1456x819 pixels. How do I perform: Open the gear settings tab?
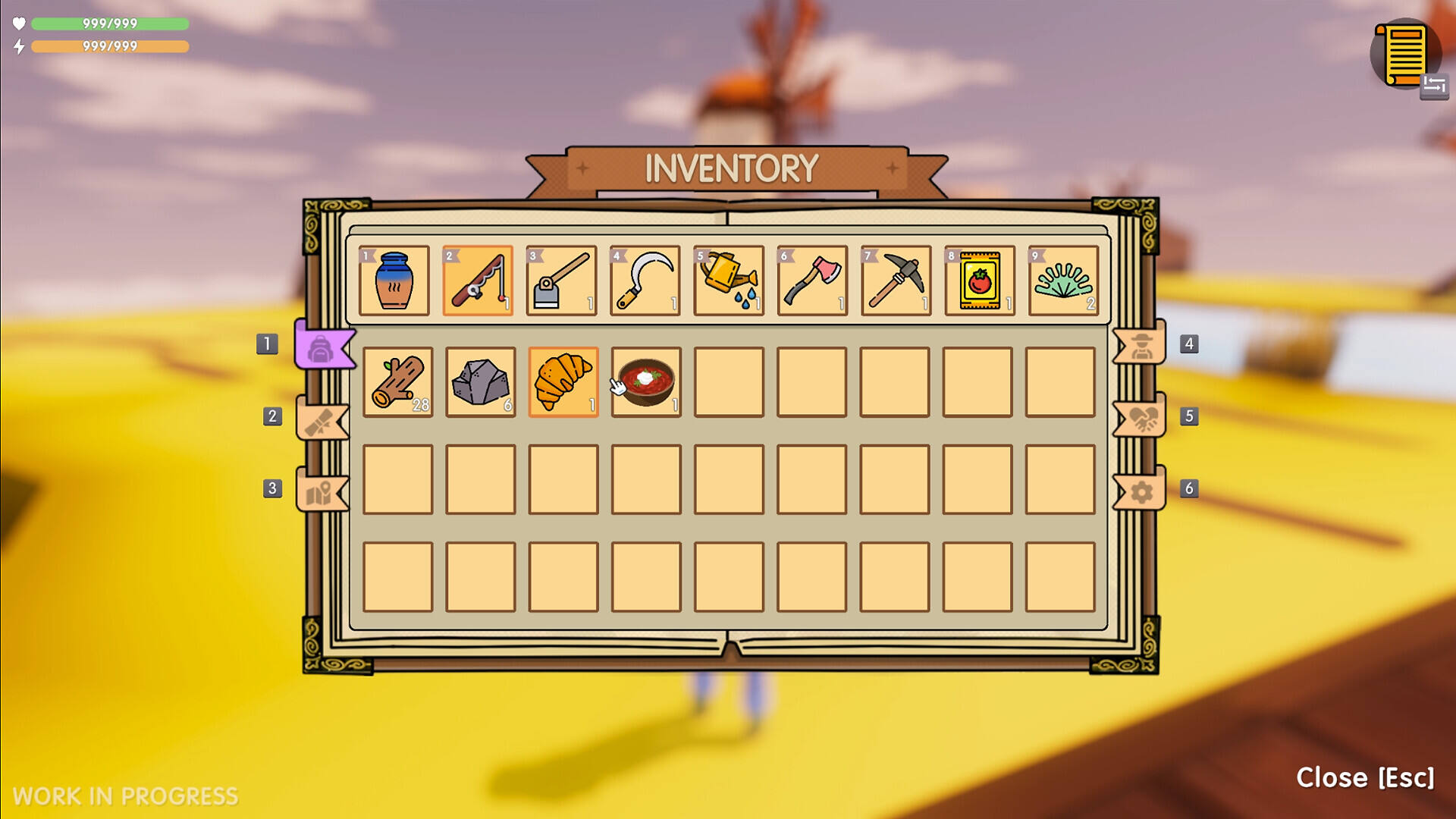[x=1140, y=492]
